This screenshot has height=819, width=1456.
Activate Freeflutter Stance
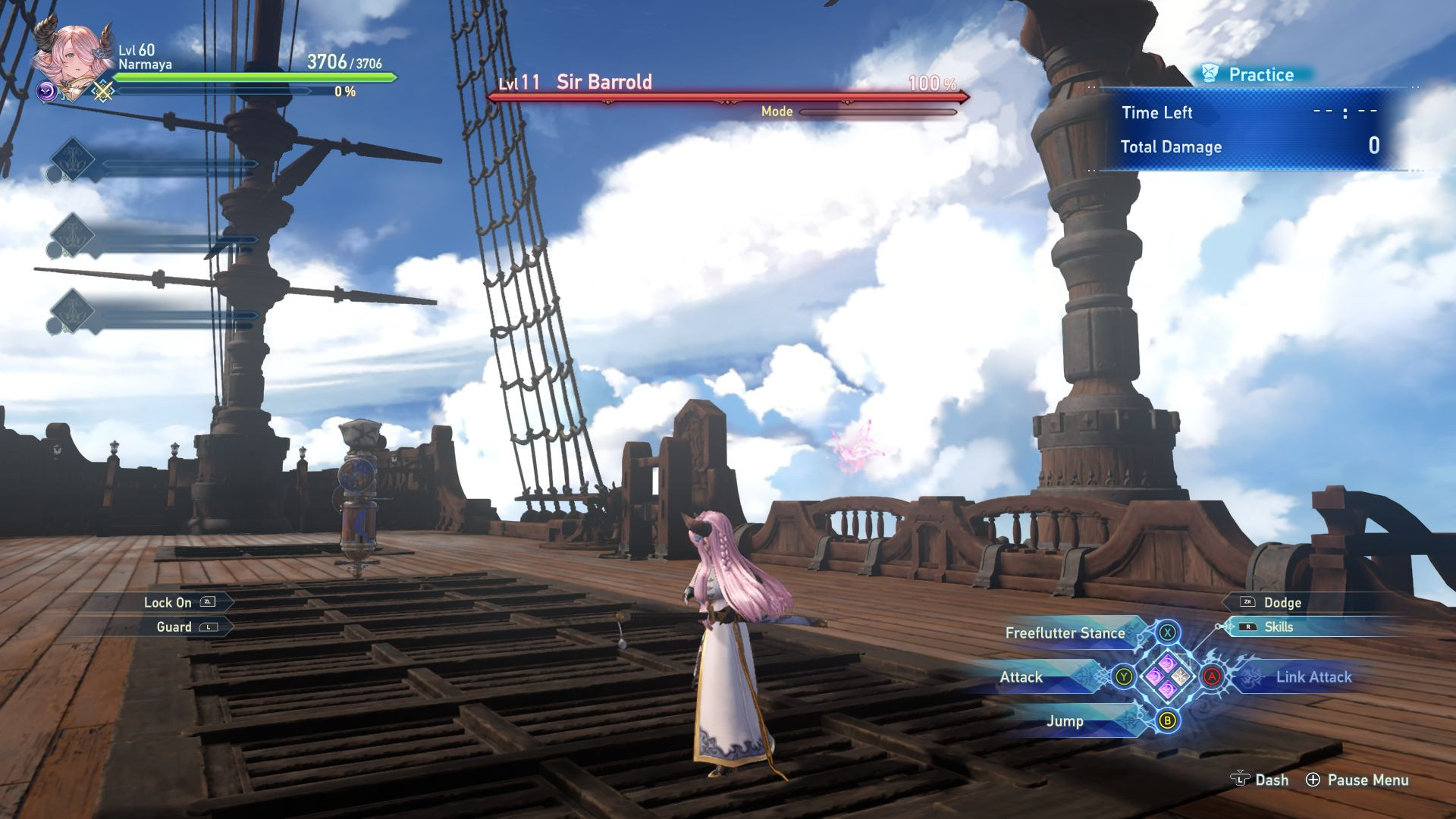click(1065, 632)
